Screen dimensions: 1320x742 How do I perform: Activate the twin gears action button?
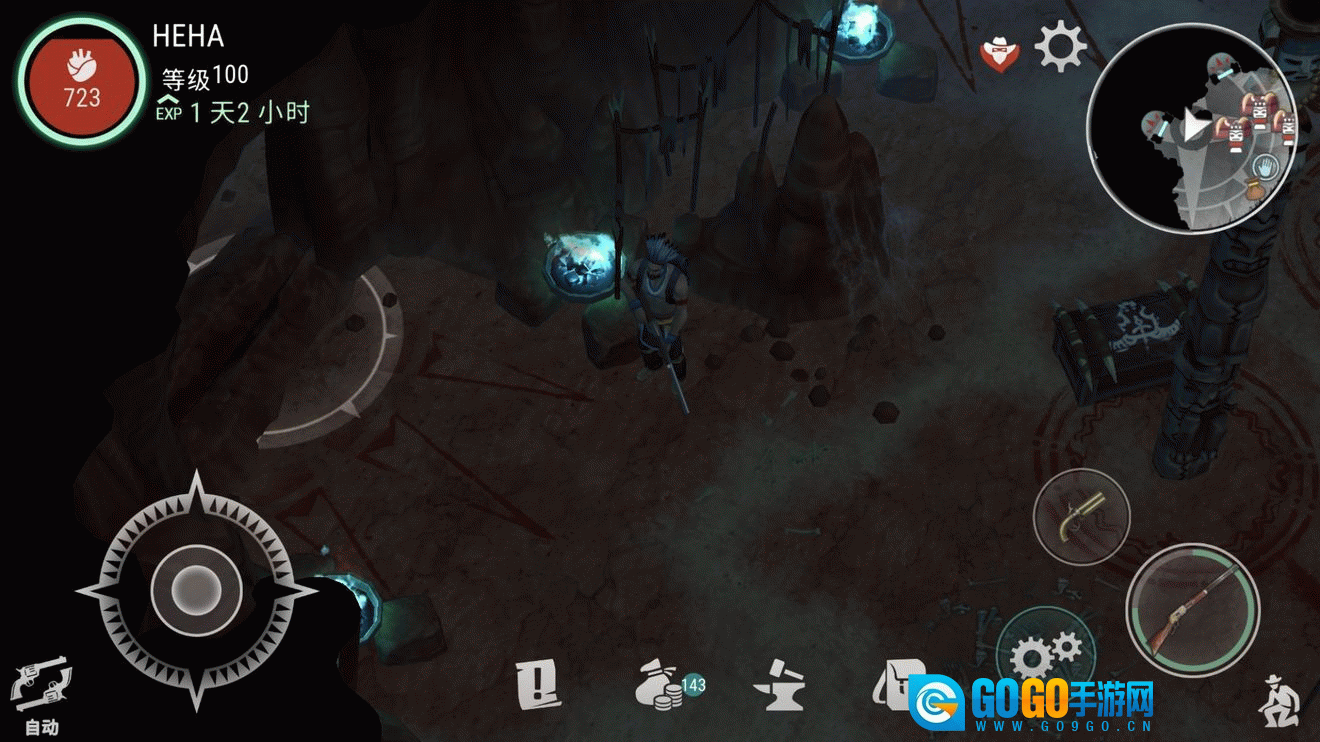coord(1045,655)
